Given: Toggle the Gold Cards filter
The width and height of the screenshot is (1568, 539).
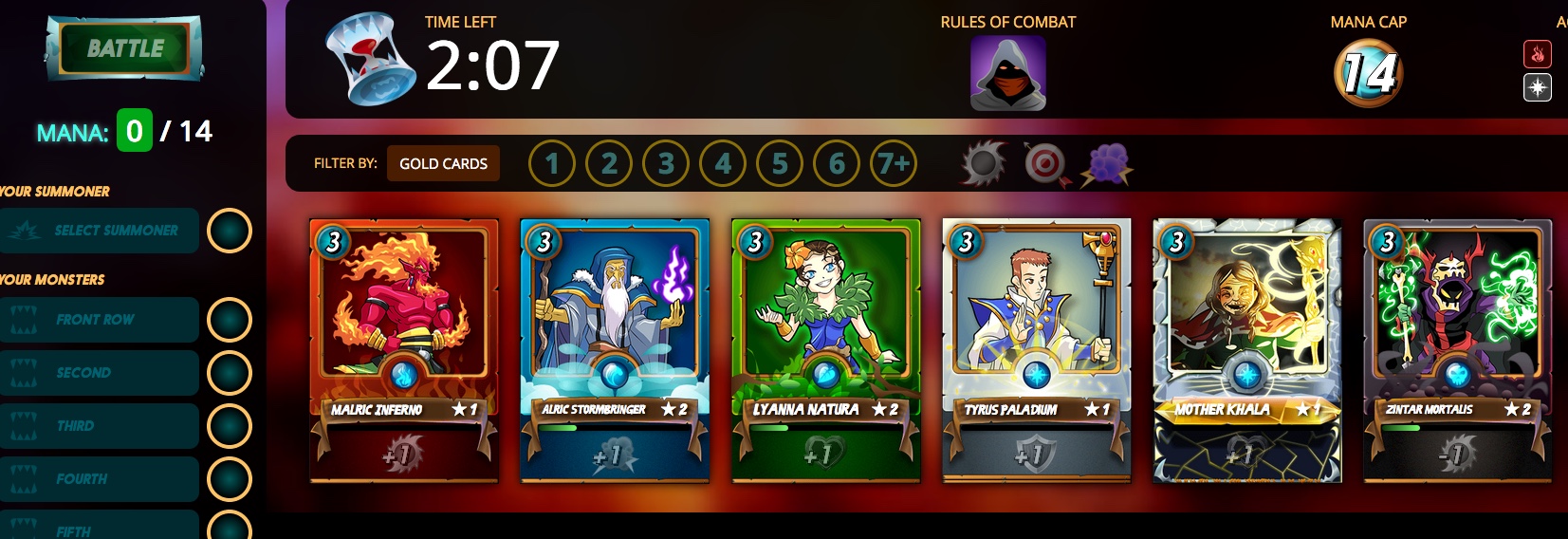Looking at the screenshot, I should (x=443, y=163).
